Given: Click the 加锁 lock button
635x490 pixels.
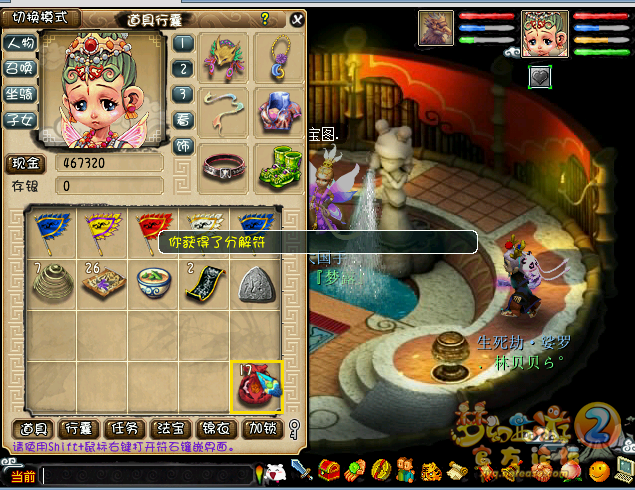Looking at the screenshot, I should (261, 429).
